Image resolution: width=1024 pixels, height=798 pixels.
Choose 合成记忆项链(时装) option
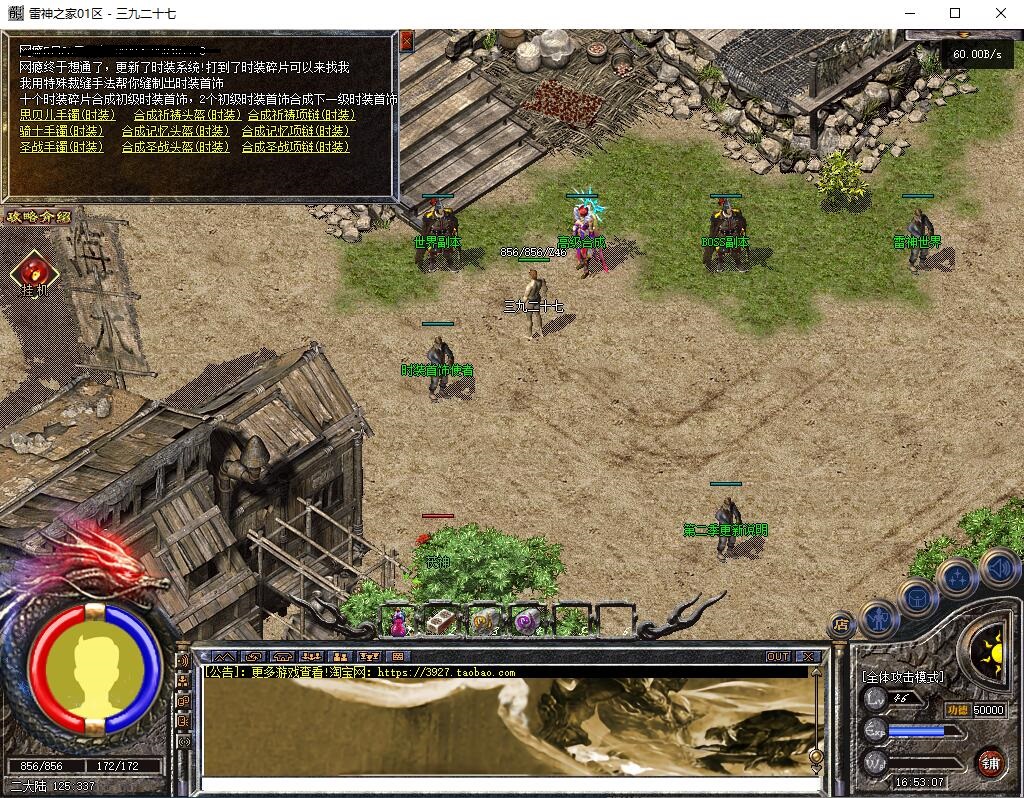[298, 131]
